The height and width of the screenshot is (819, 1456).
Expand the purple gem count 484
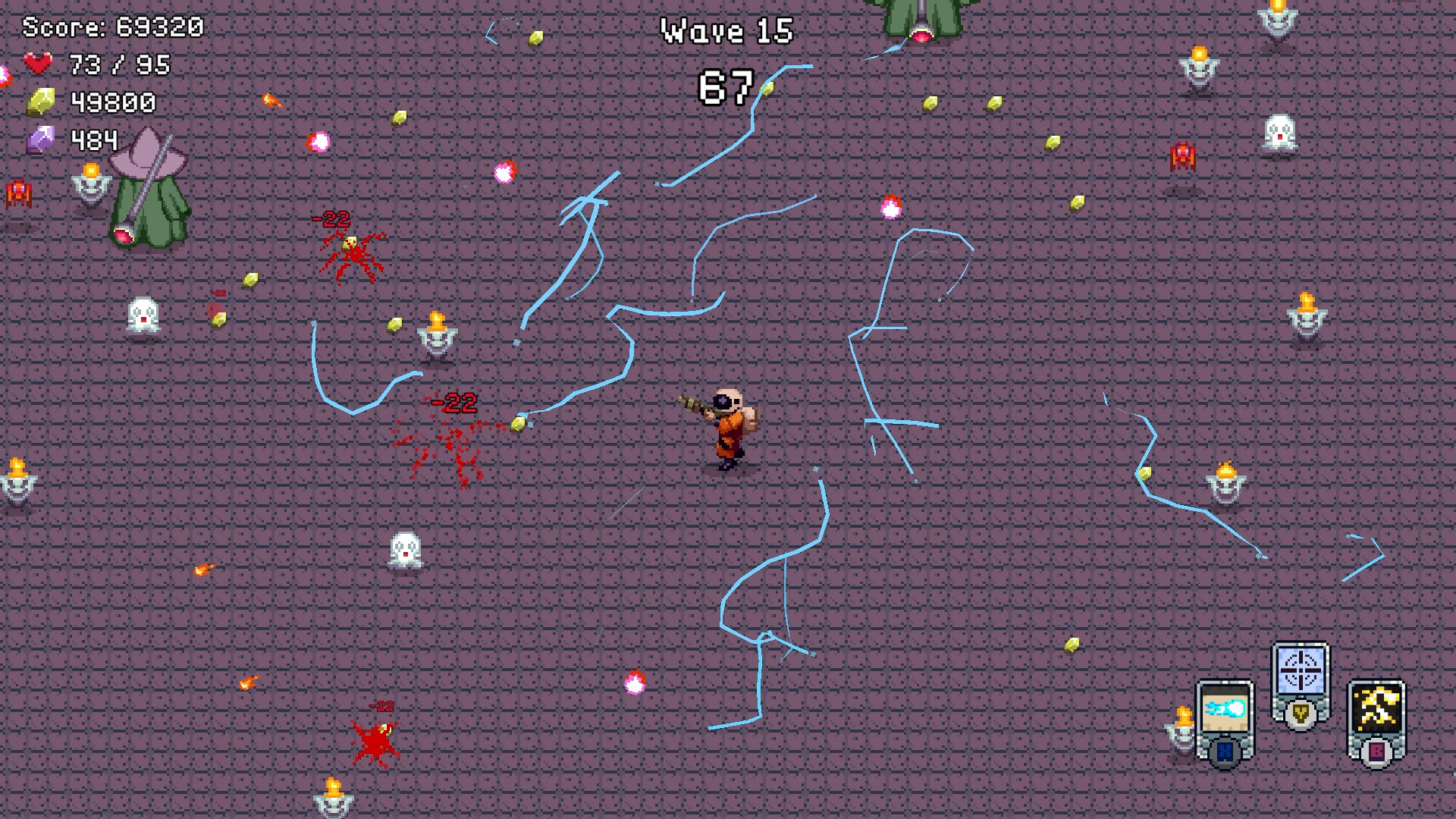tap(93, 140)
